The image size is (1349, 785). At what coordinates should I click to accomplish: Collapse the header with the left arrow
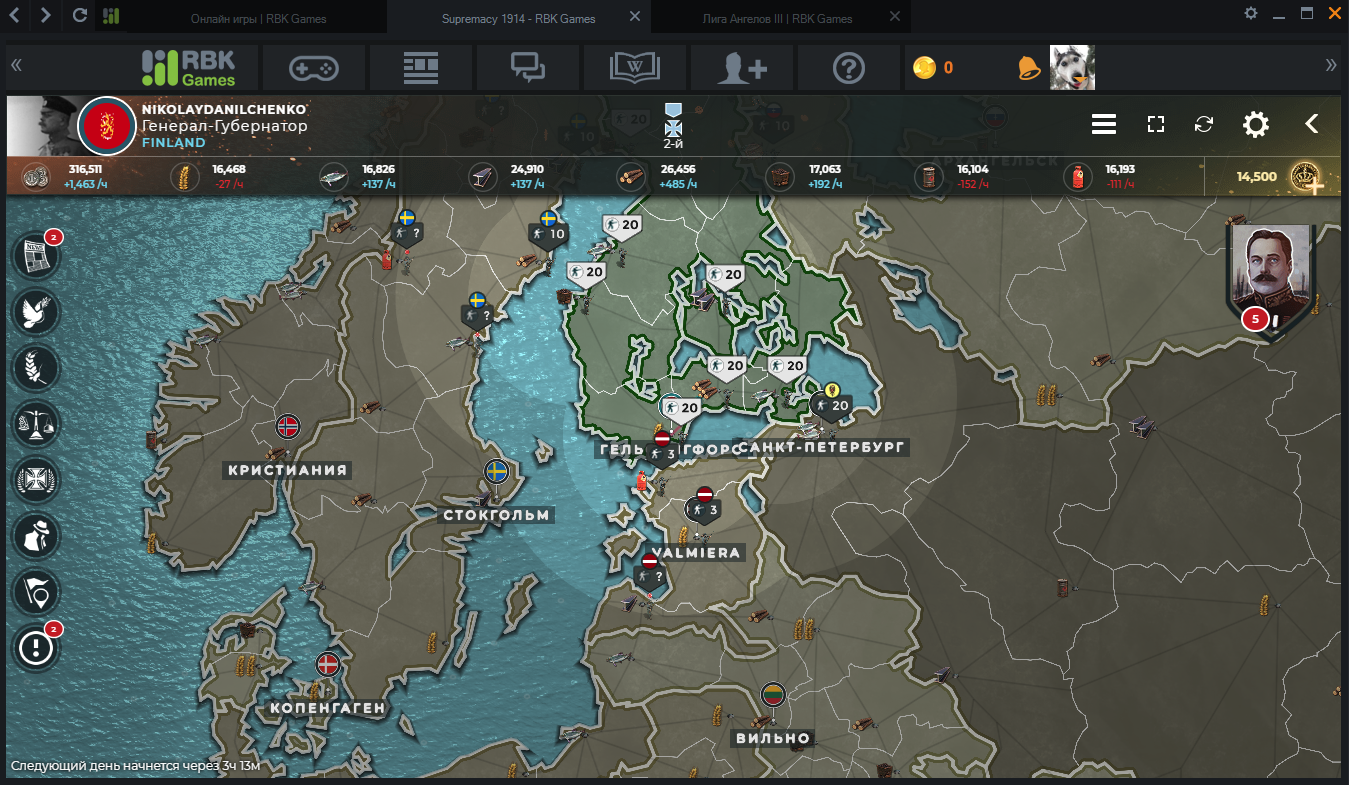coord(1311,124)
